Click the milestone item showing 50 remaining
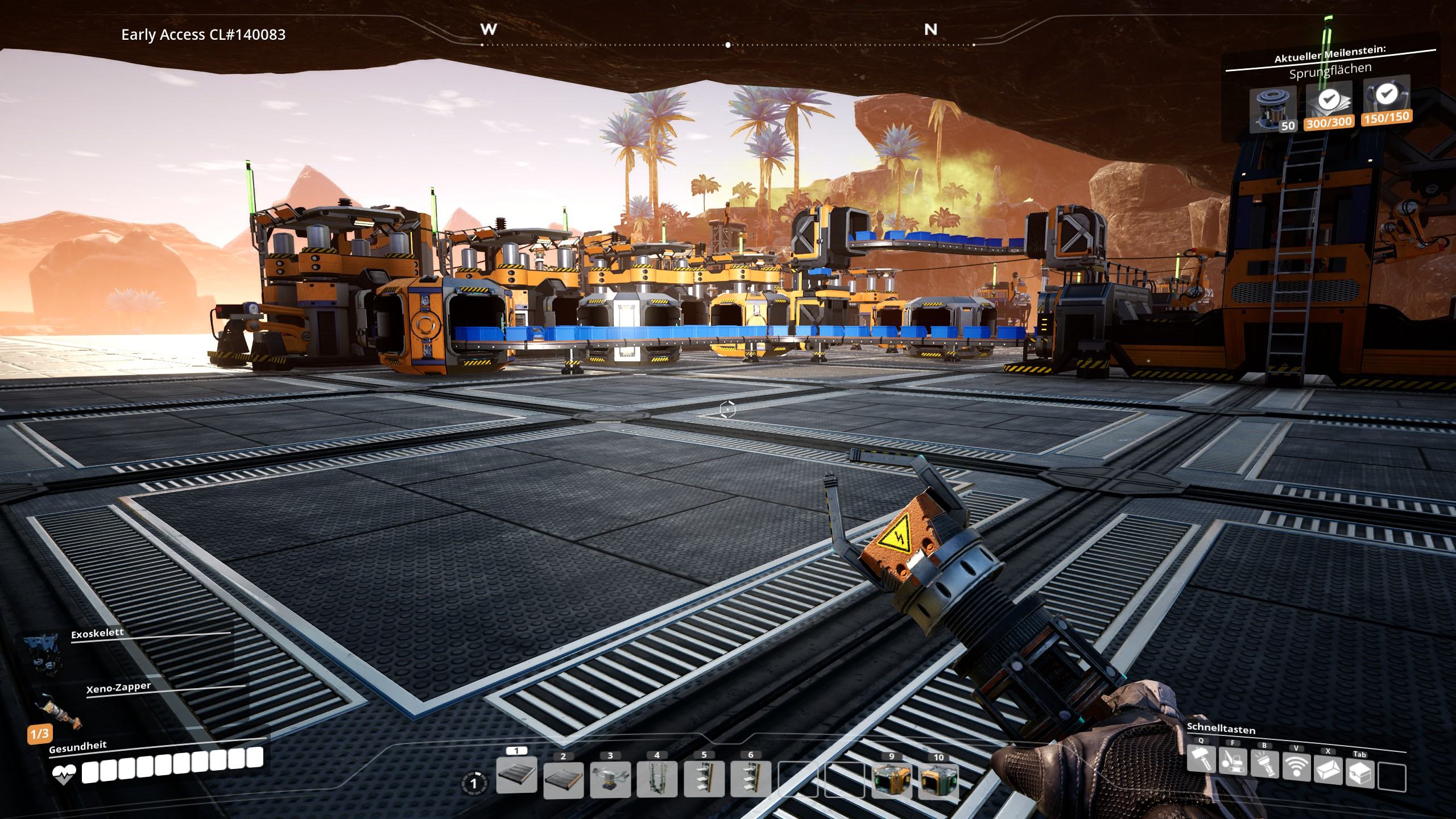 coord(1273,109)
